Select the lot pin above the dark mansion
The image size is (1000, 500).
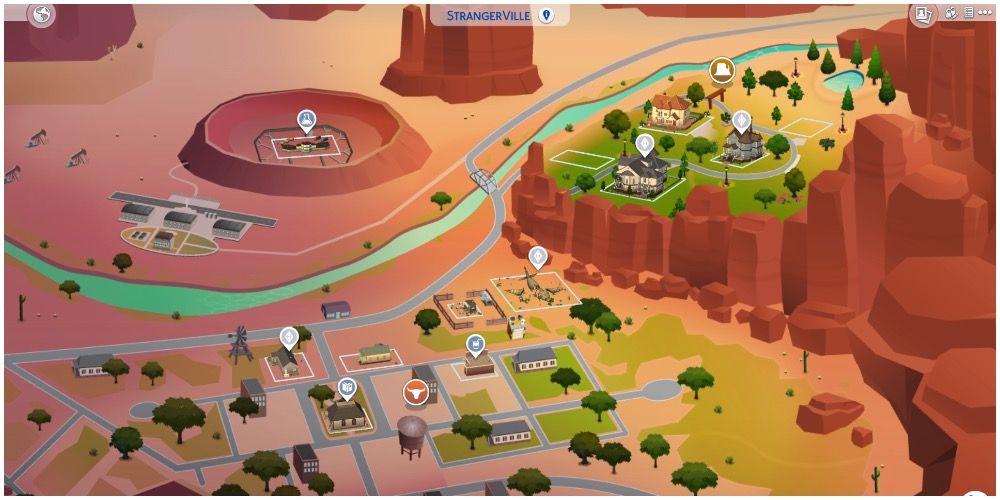[x=644, y=145]
